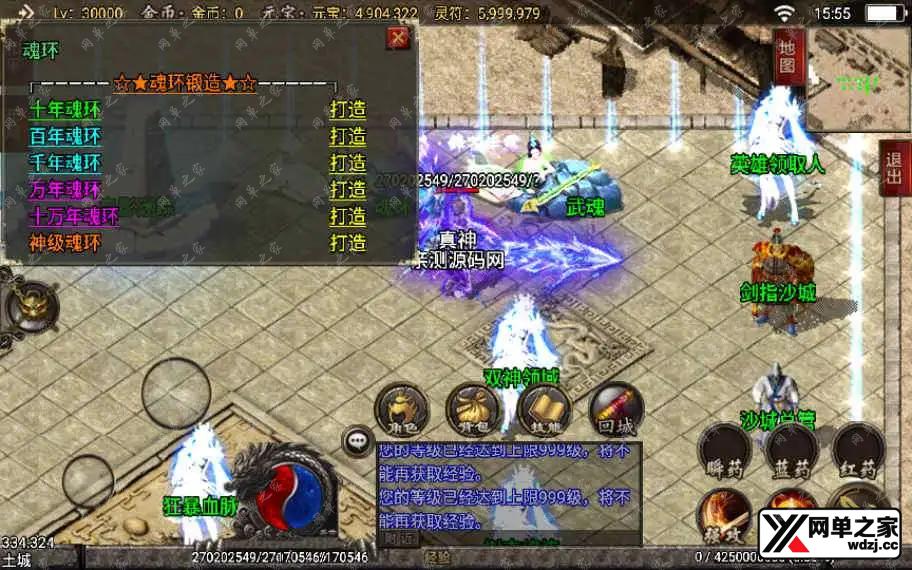Select the 十年魂环 link

(66, 110)
